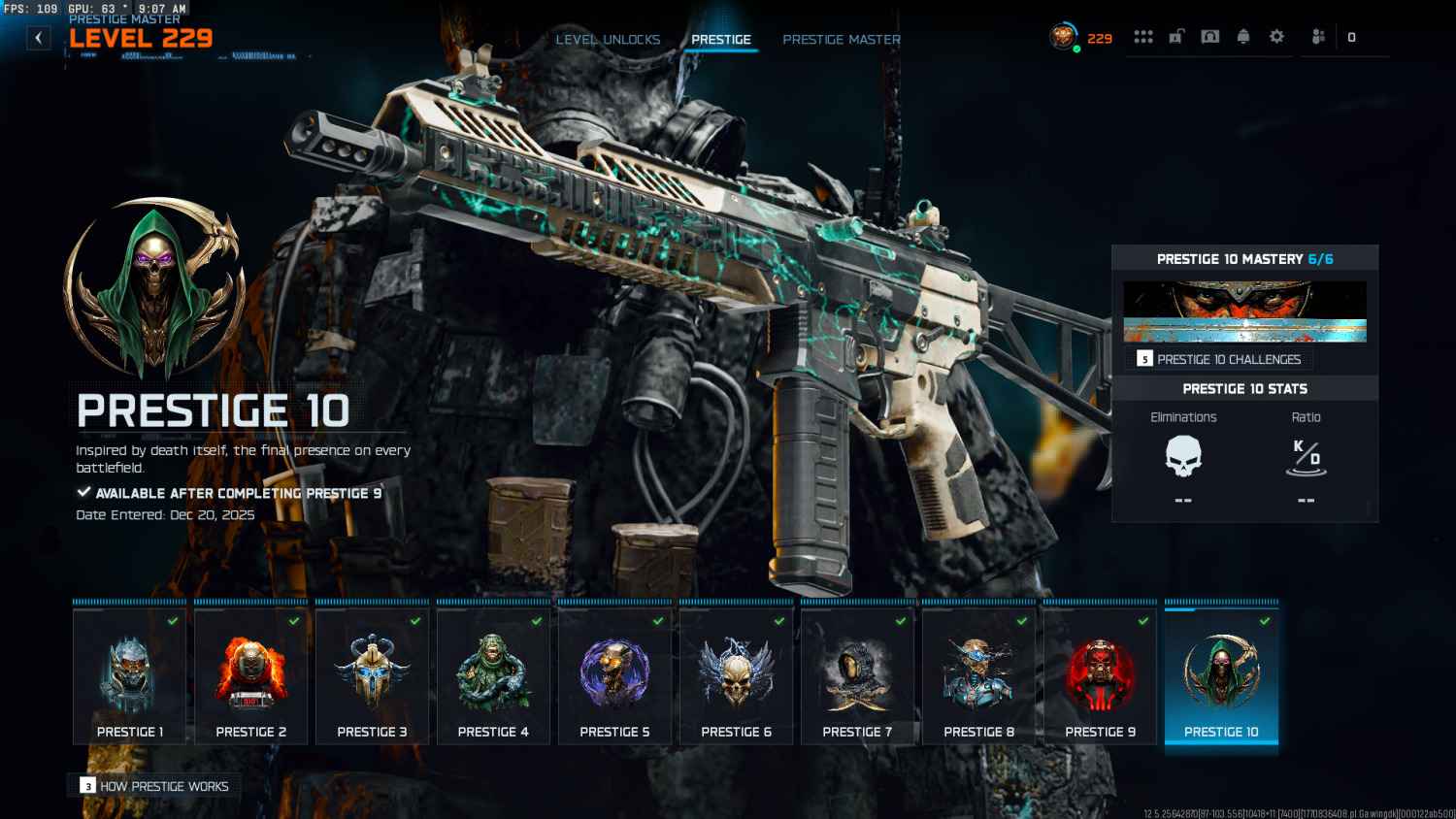Pick the Prestige 4 tile

tap(493, 676)
